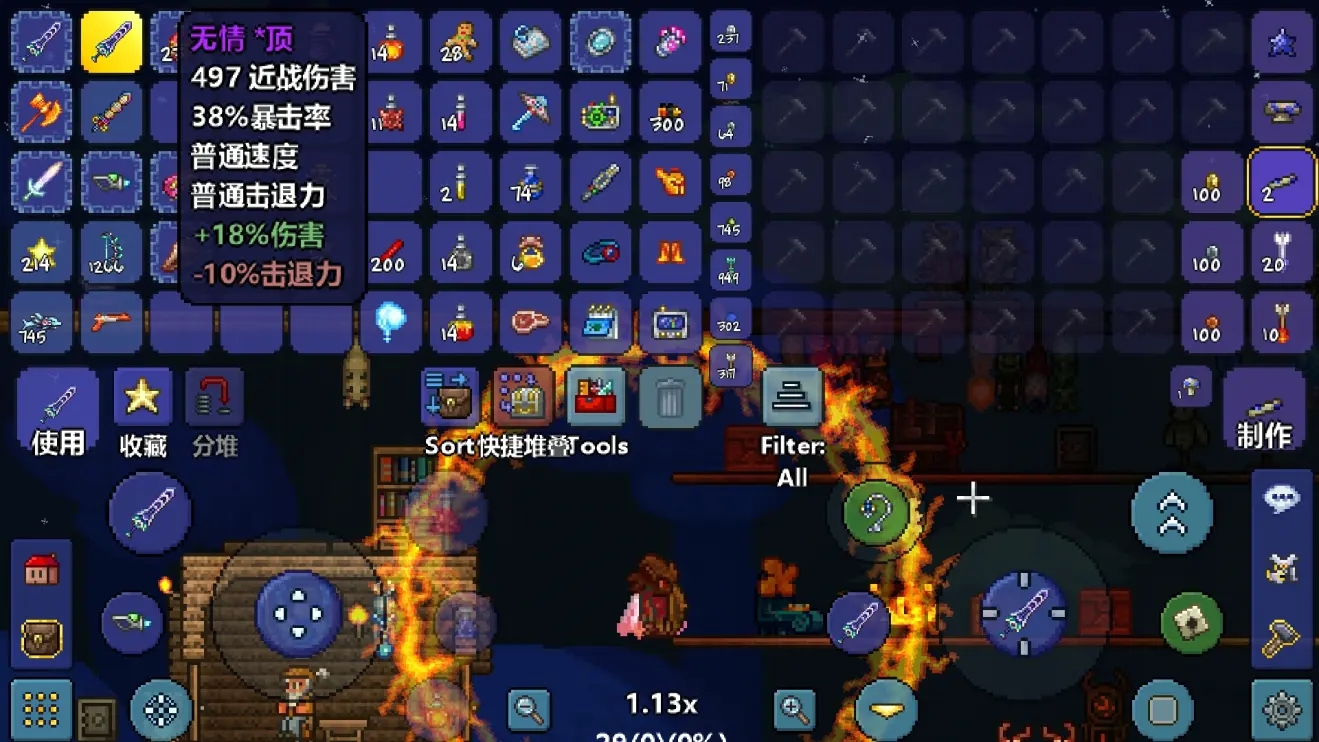Screen dimensions: 1319x742
Task: Choose the raw meat item slot
Action: (530, 322)
